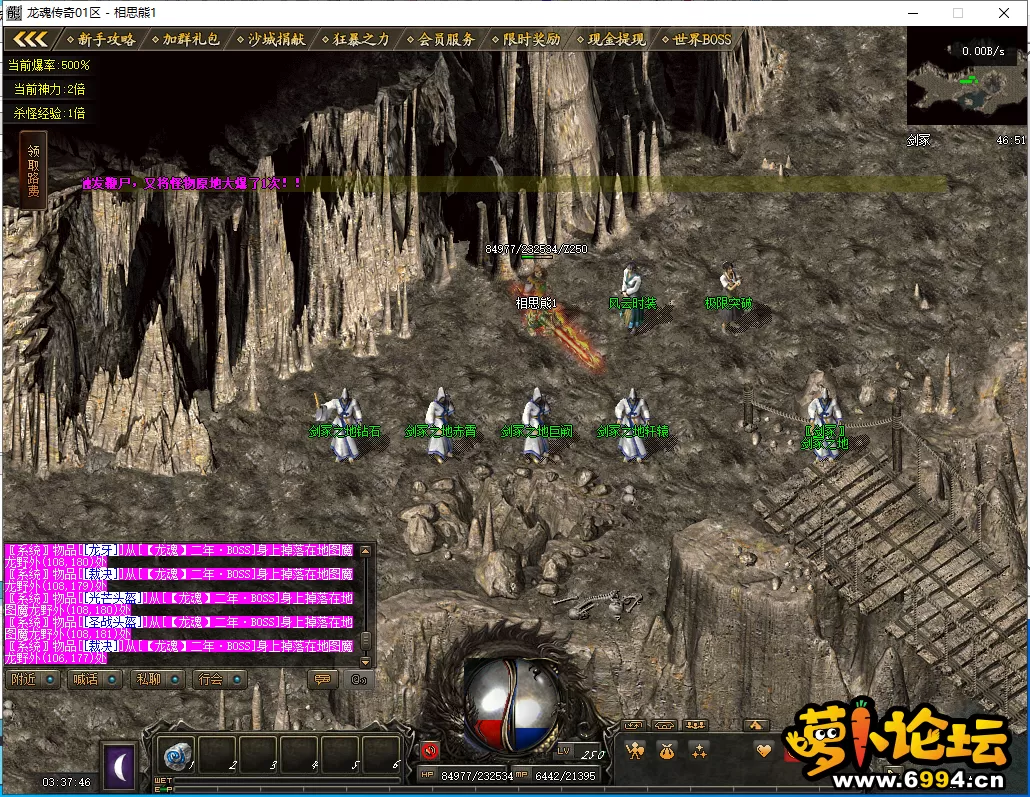Viewport: 1030px width, 797px height.
Task: Open the bag inventory icon
Action: click(666, 750)
